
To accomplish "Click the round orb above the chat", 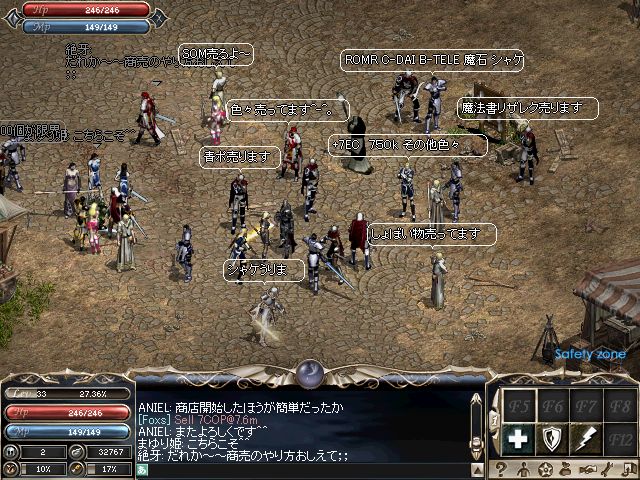I will (x=309, y=373).
